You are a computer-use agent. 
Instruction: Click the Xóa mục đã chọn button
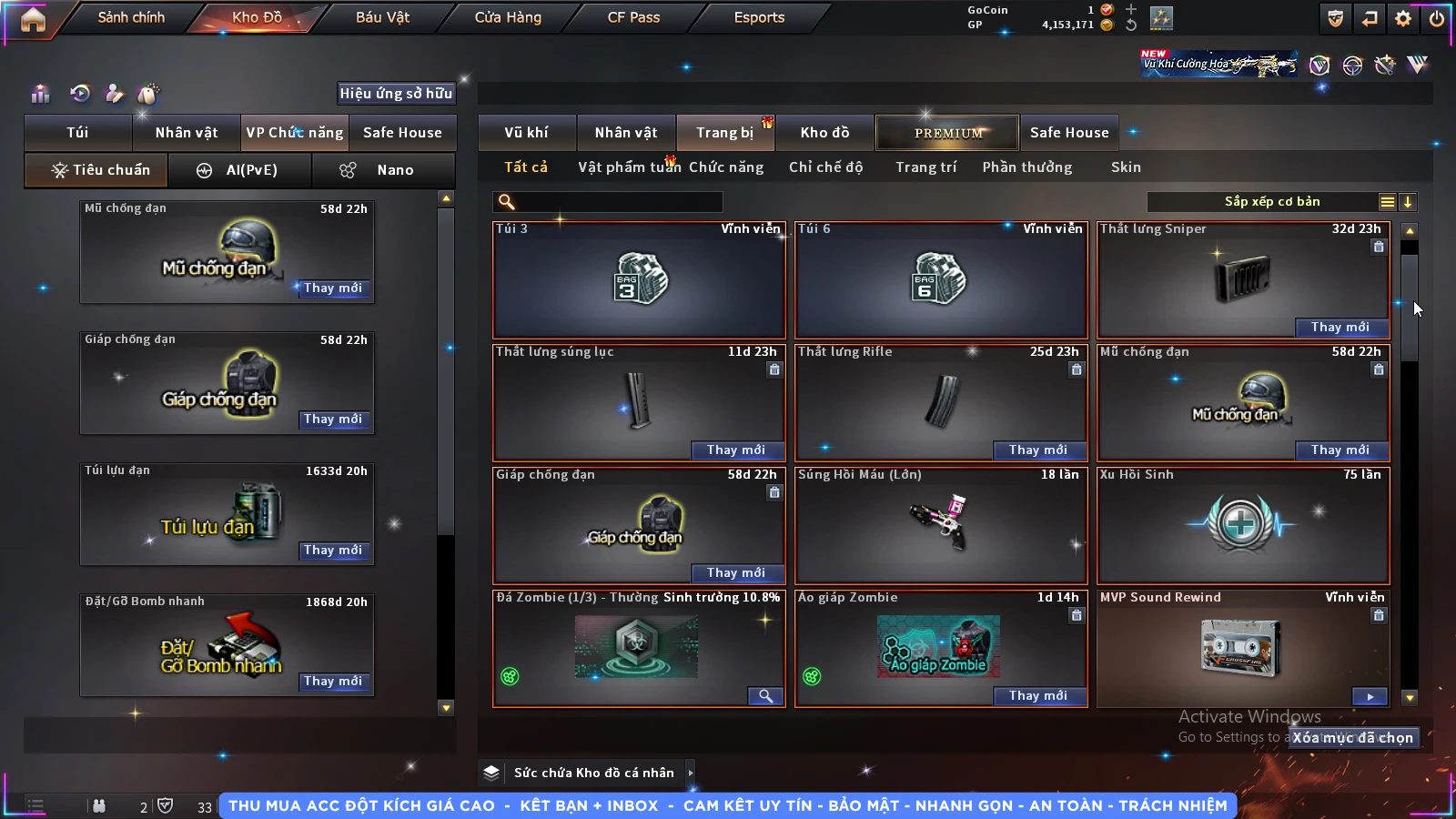pos(1352,738)
